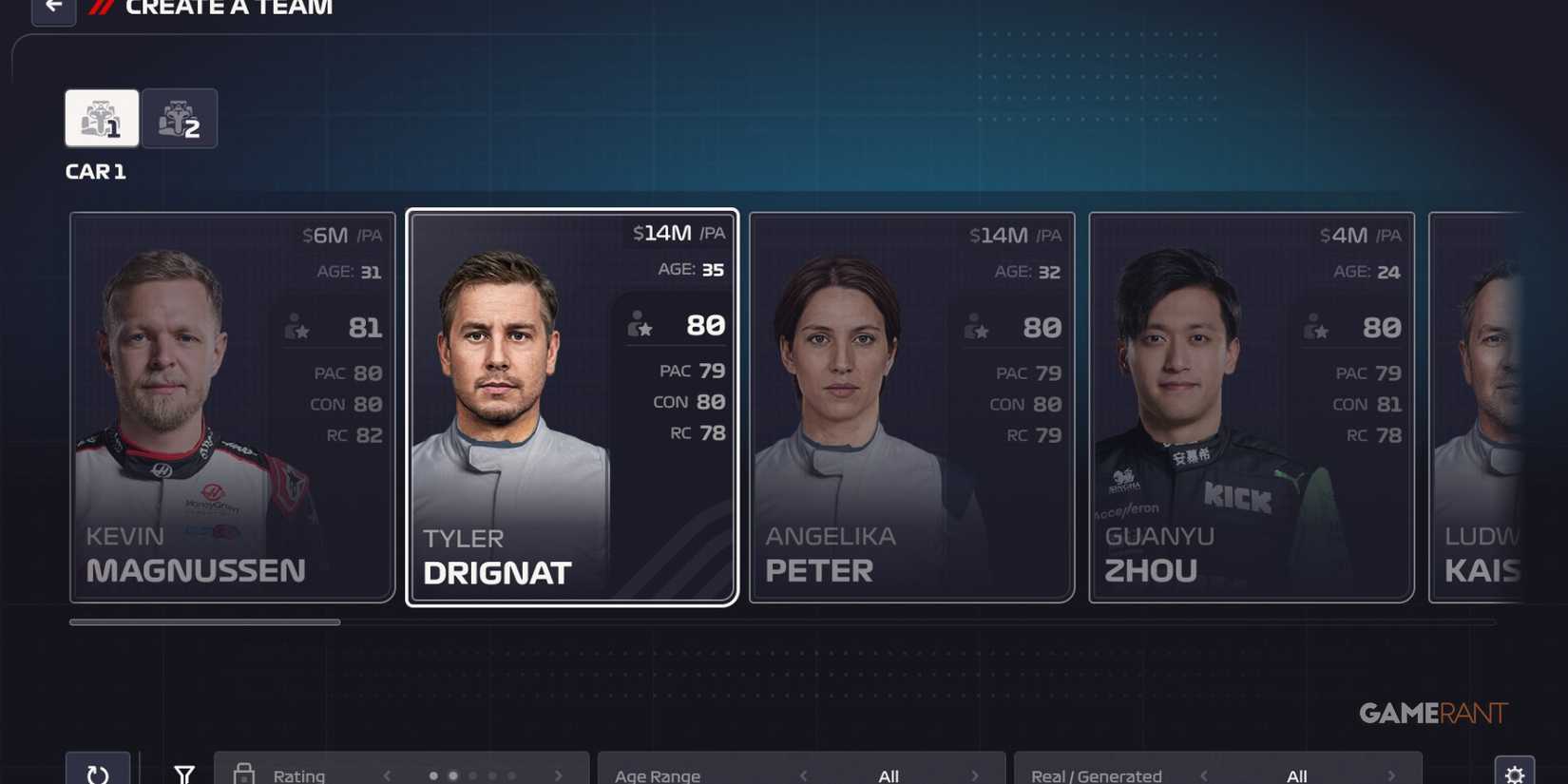Select Kevin Magnussen as your driver

[231, 407]
